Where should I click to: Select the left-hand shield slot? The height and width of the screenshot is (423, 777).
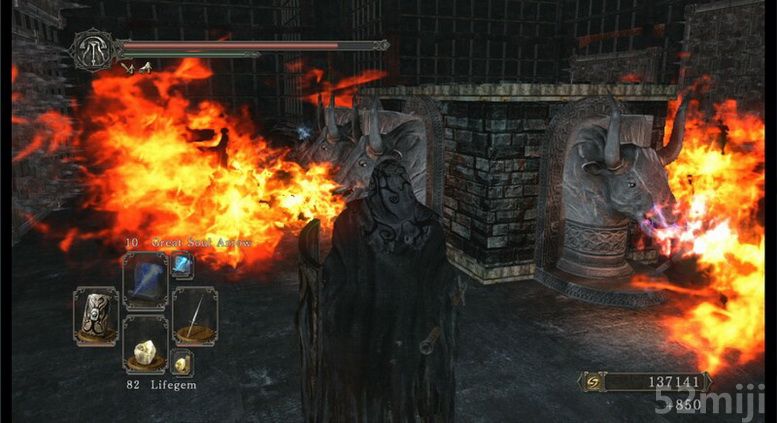96,314
